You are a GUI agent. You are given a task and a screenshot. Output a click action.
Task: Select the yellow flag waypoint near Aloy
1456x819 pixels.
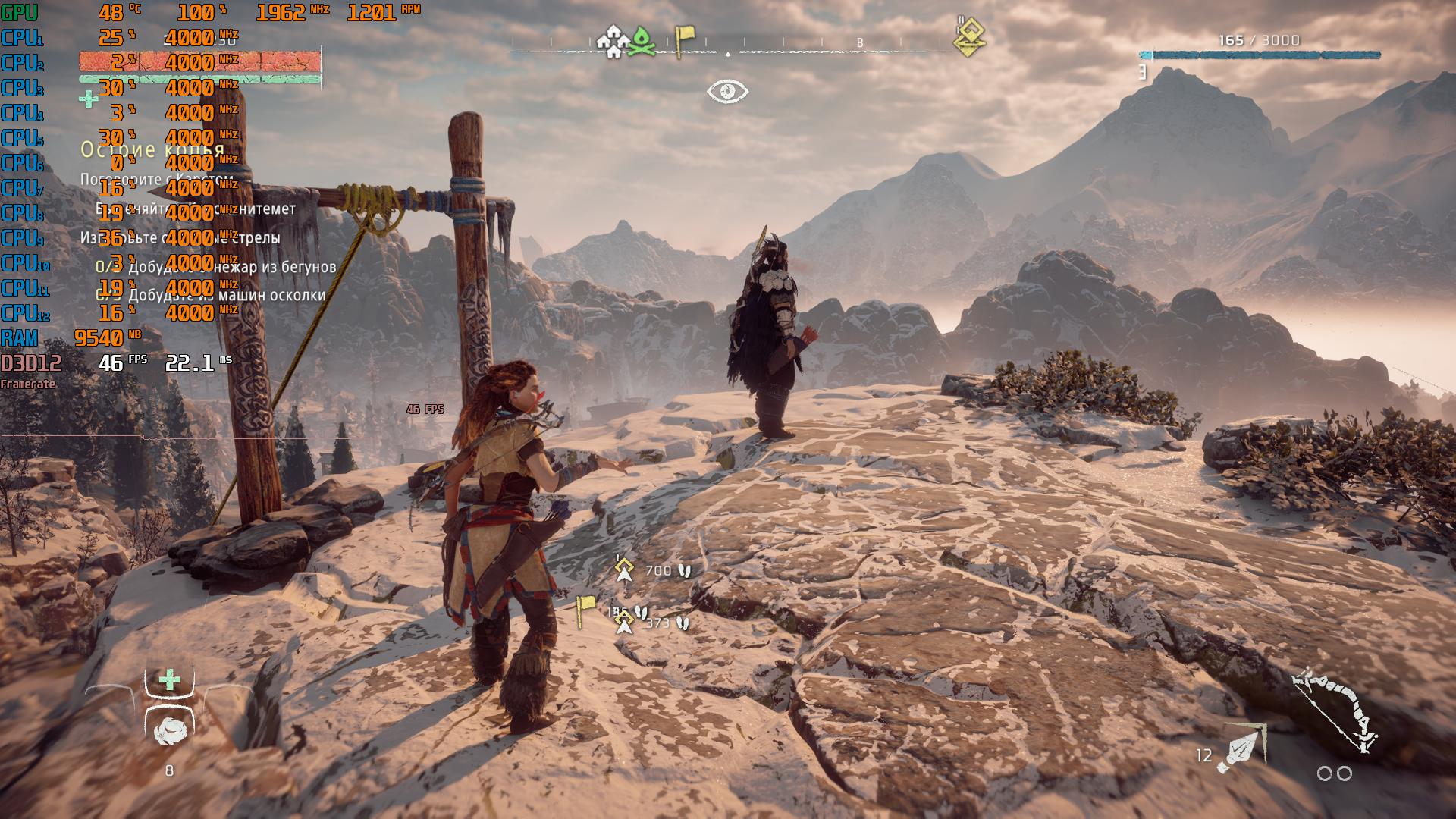tap(585, 610)
